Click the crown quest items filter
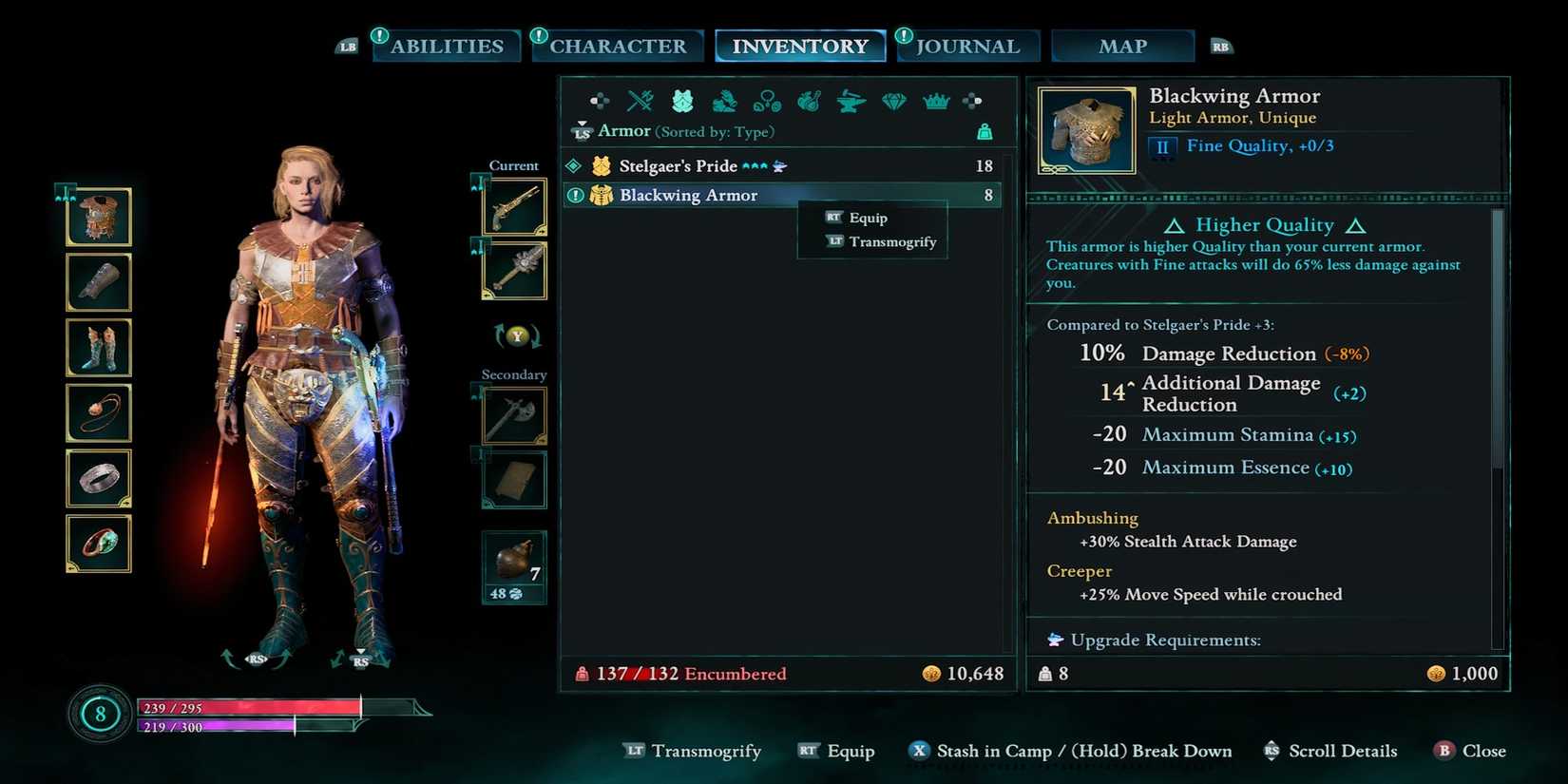The width and height of the screenshot is (1568, 784). click(936, 102)
